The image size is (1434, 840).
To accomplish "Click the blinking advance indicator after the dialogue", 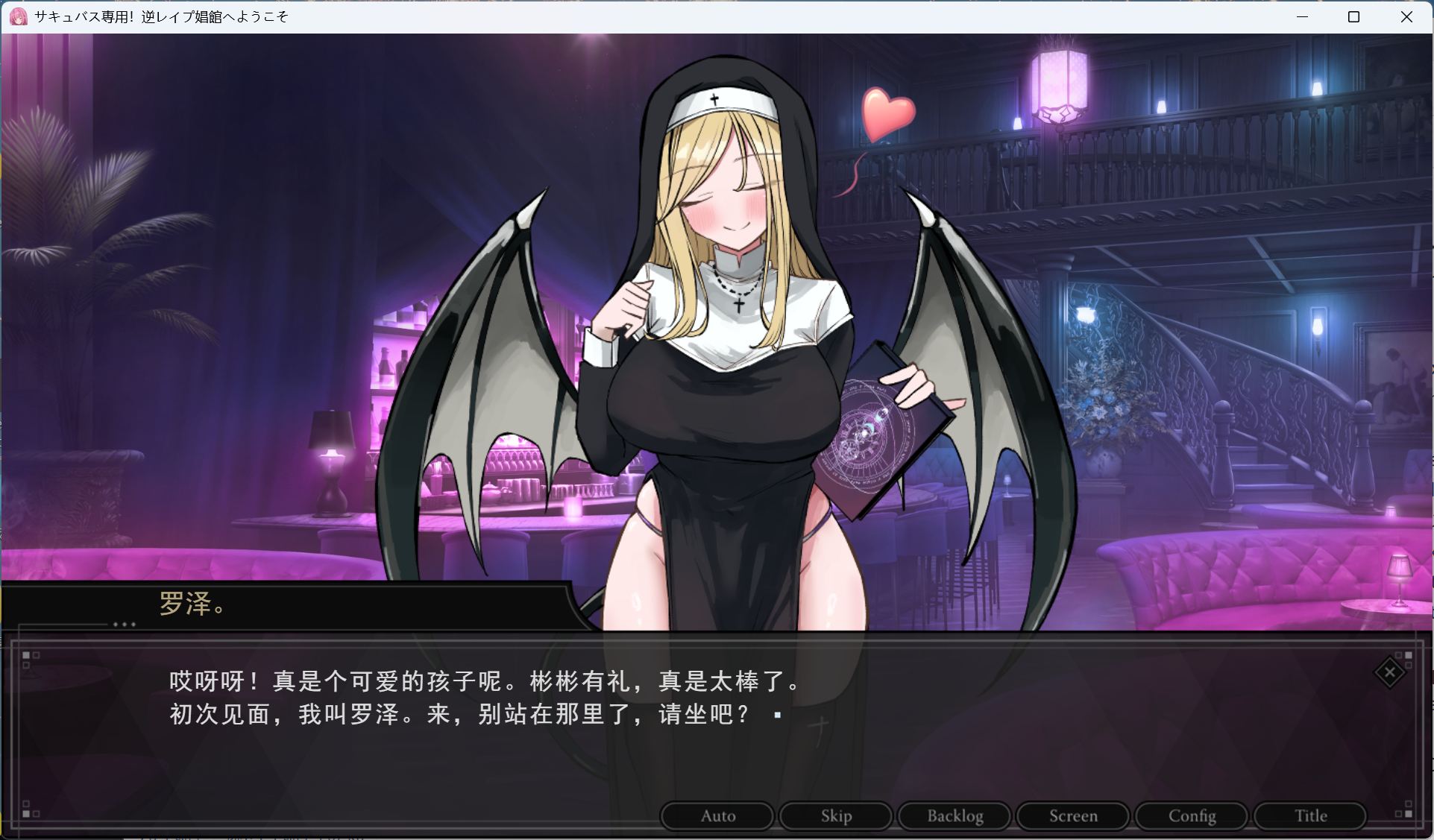I will (x=776, y=713).
